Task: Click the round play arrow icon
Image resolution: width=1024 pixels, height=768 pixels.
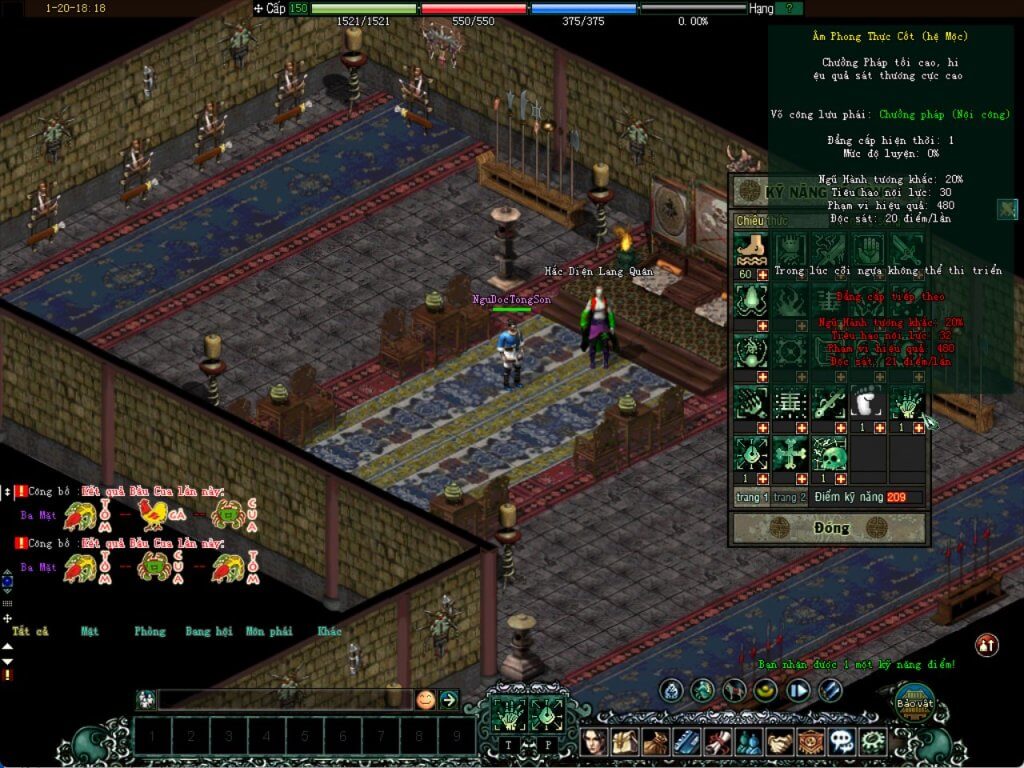Action: (x=798, y=690)
